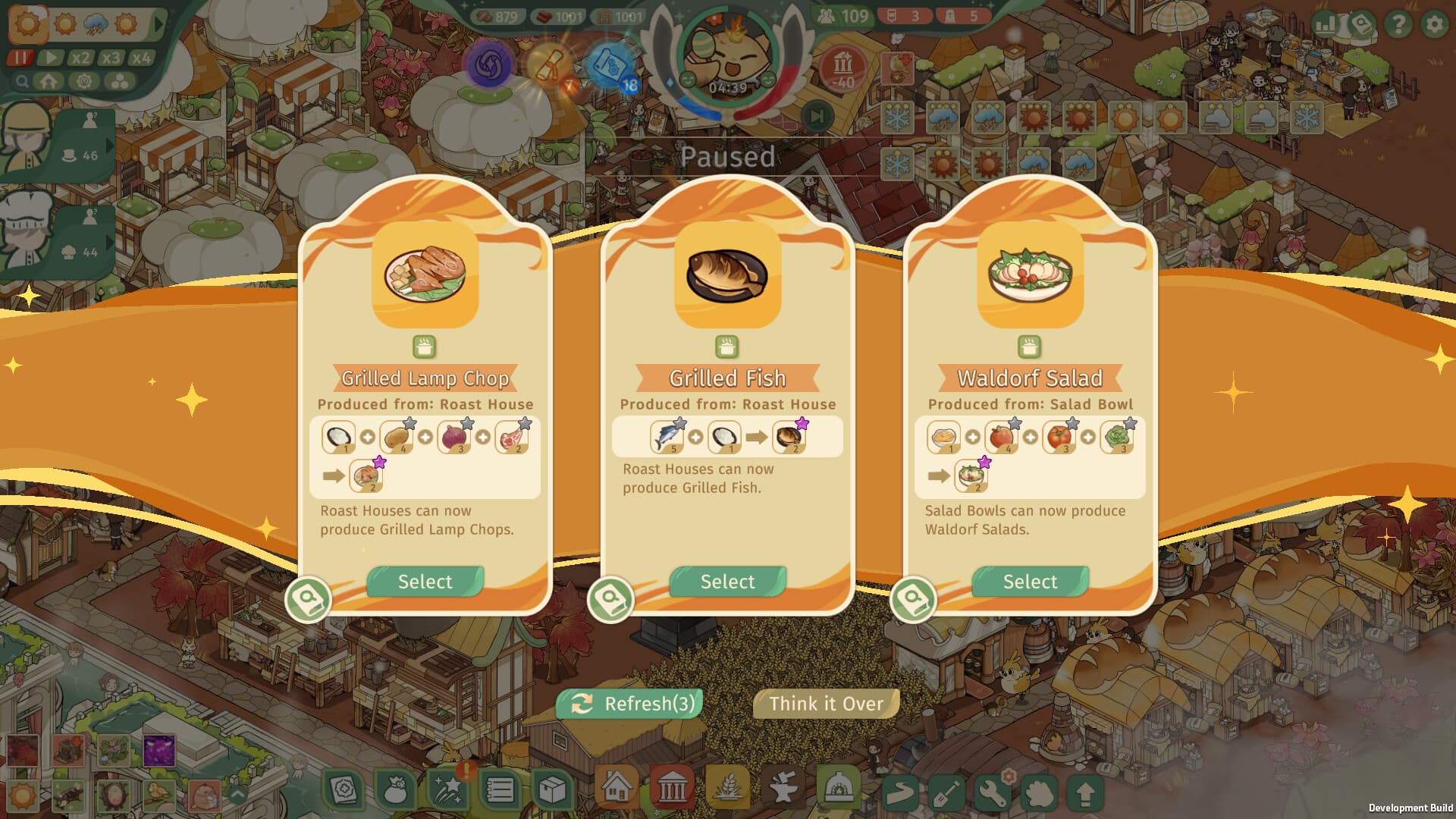This screenshot has height=819, width=1456.
Task: Pause the game with the red pause button
Action: click(20, 57)
